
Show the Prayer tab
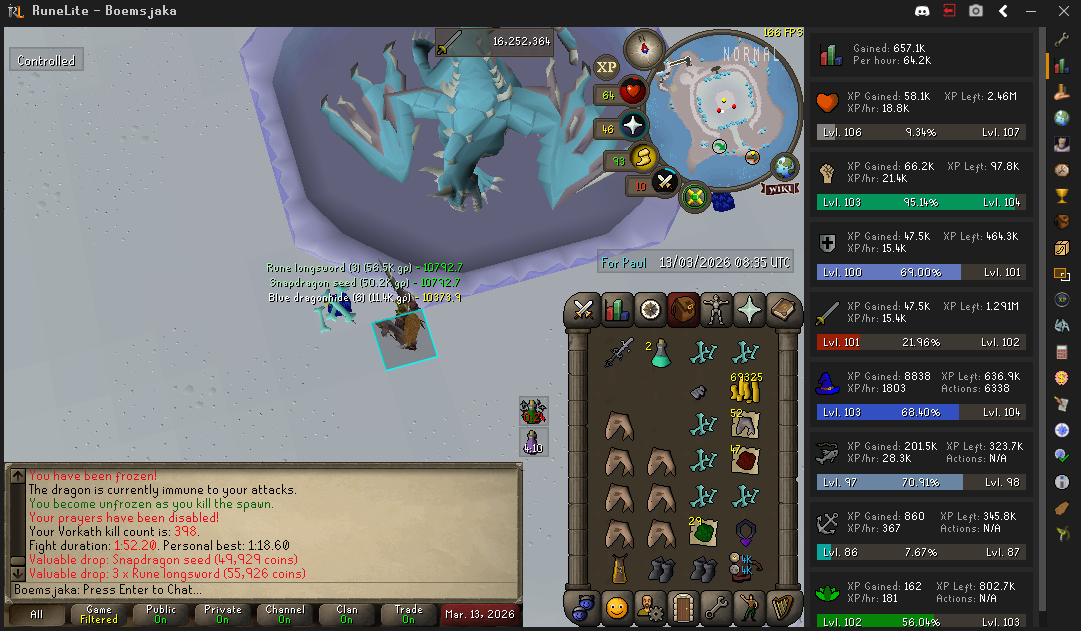[749, 310]
